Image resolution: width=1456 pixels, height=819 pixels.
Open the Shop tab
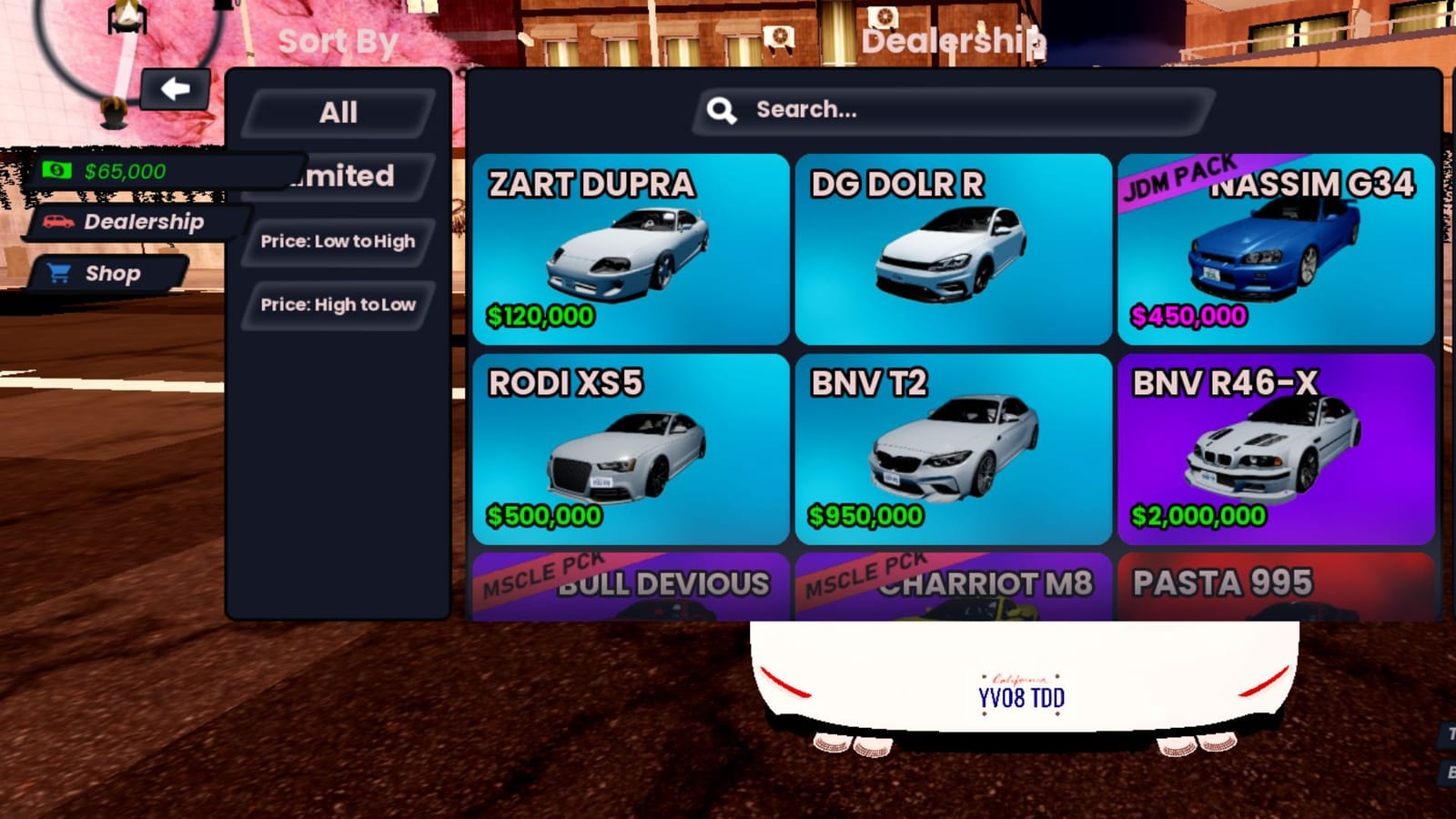click(112, 273)
